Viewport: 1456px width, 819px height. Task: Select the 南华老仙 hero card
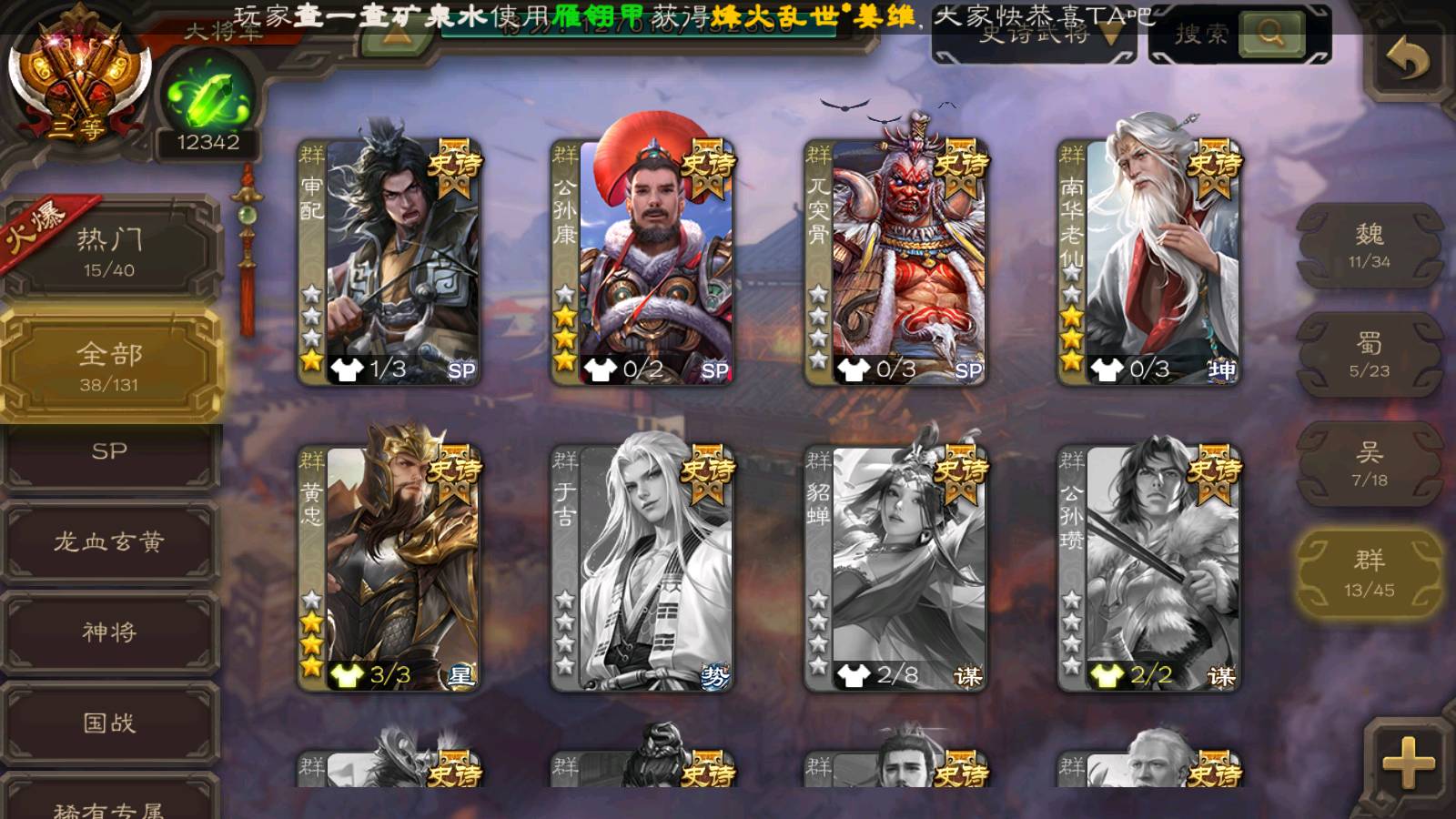click(1149, 262)
